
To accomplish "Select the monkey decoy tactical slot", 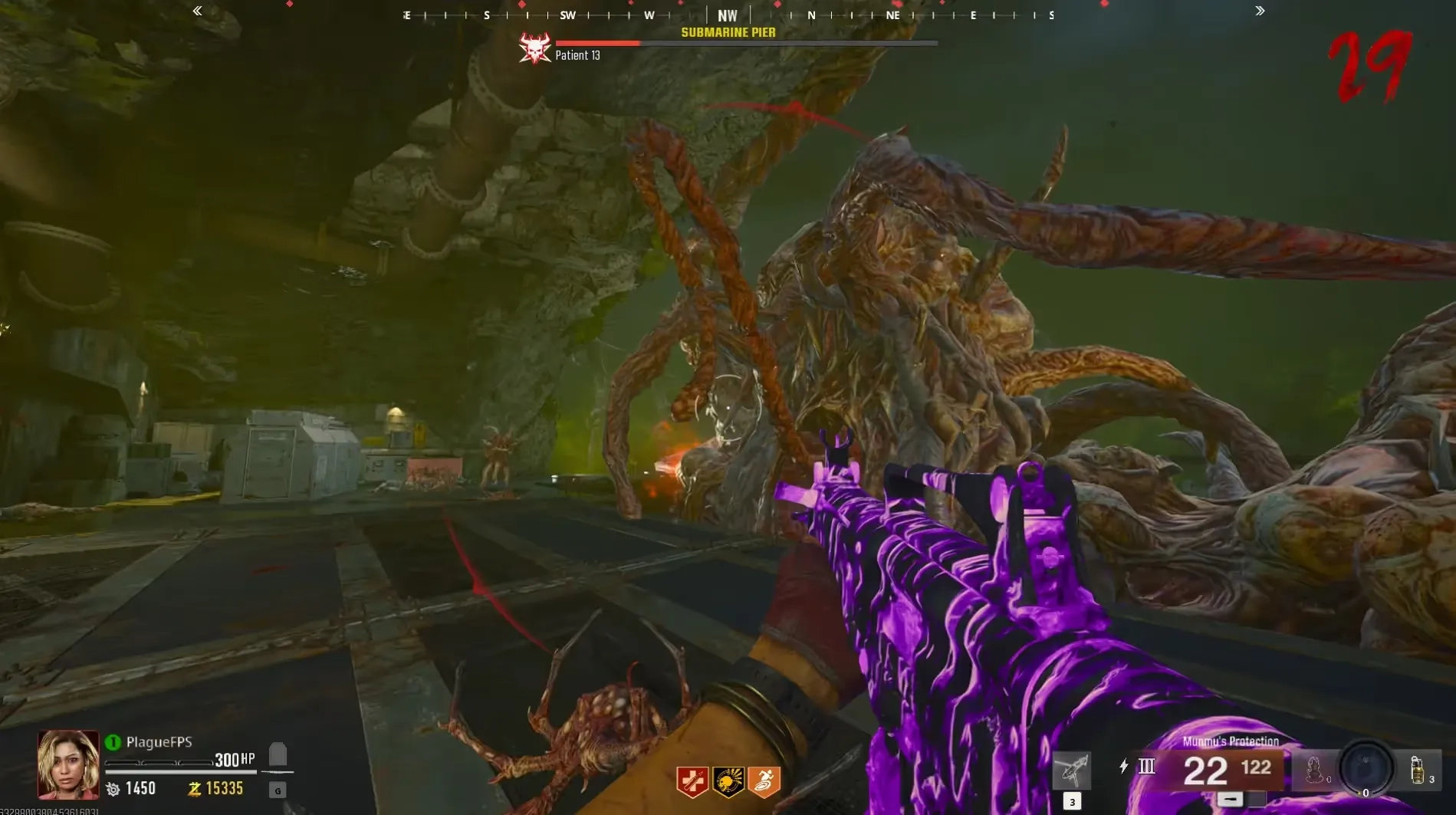I will tap(1315, 769).
